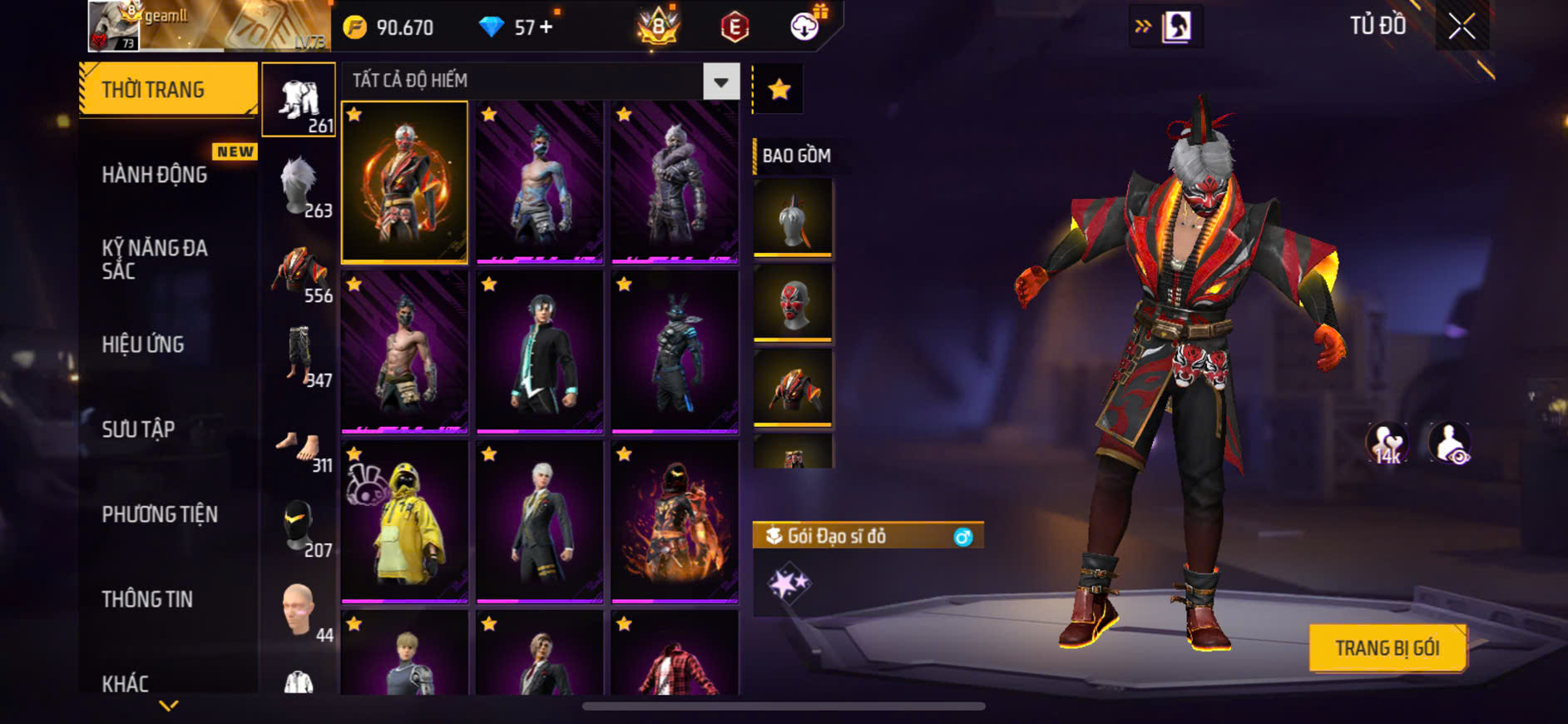This screenshot has width=1568, height=724.
Task: Open the Phương Tiện category
Action: click(x=160, y=514)
